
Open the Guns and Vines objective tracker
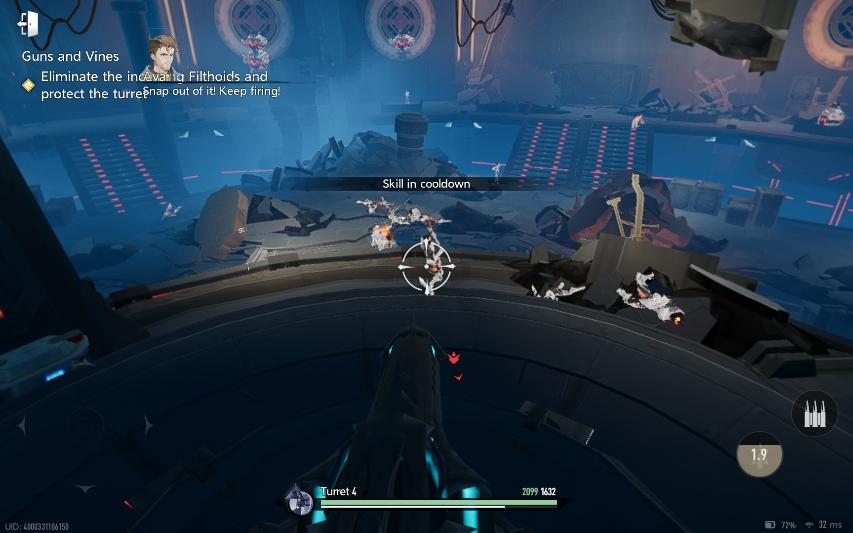coord(70,57)
